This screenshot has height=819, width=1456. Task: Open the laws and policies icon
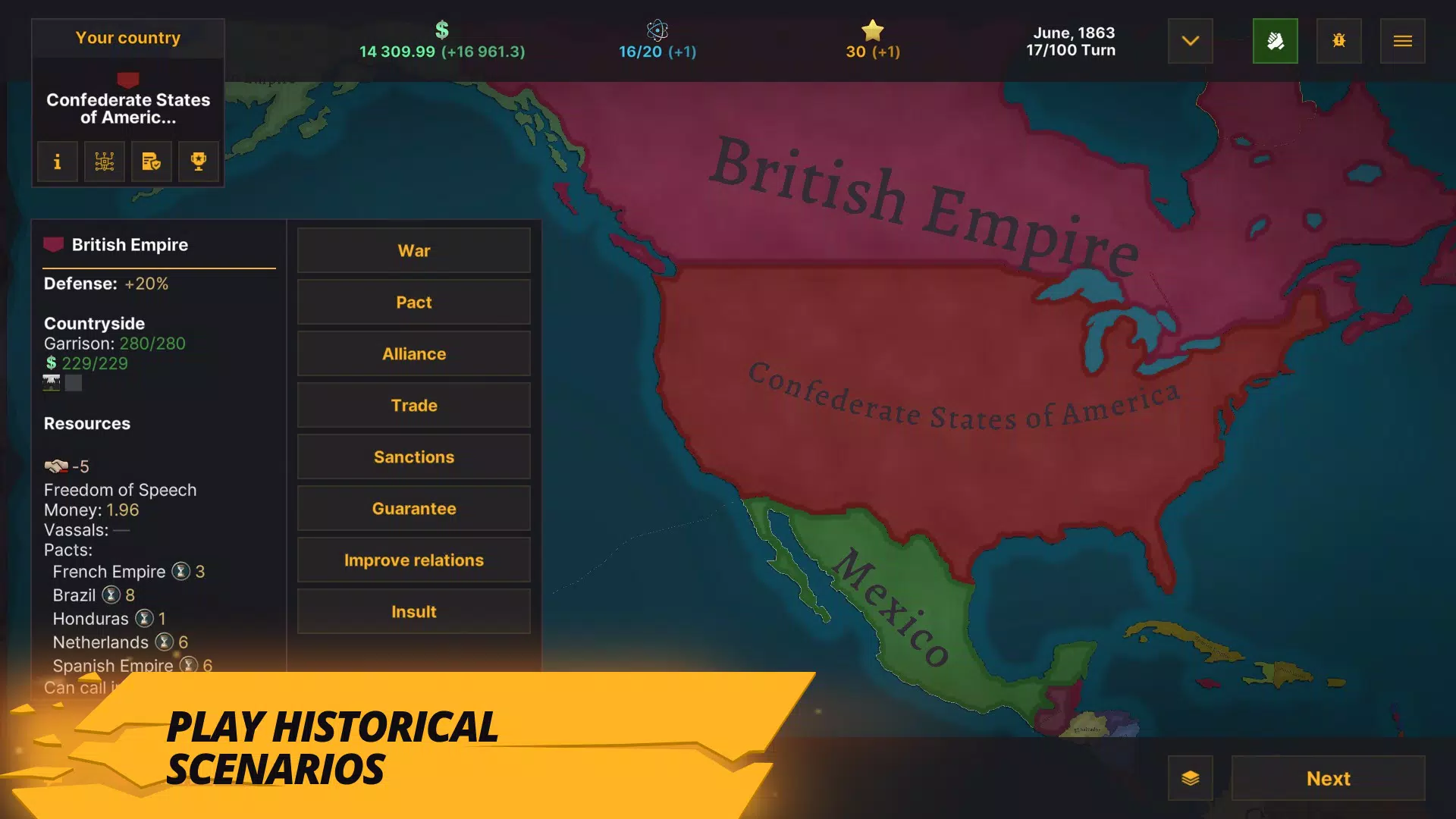click(x=151, y=161)
